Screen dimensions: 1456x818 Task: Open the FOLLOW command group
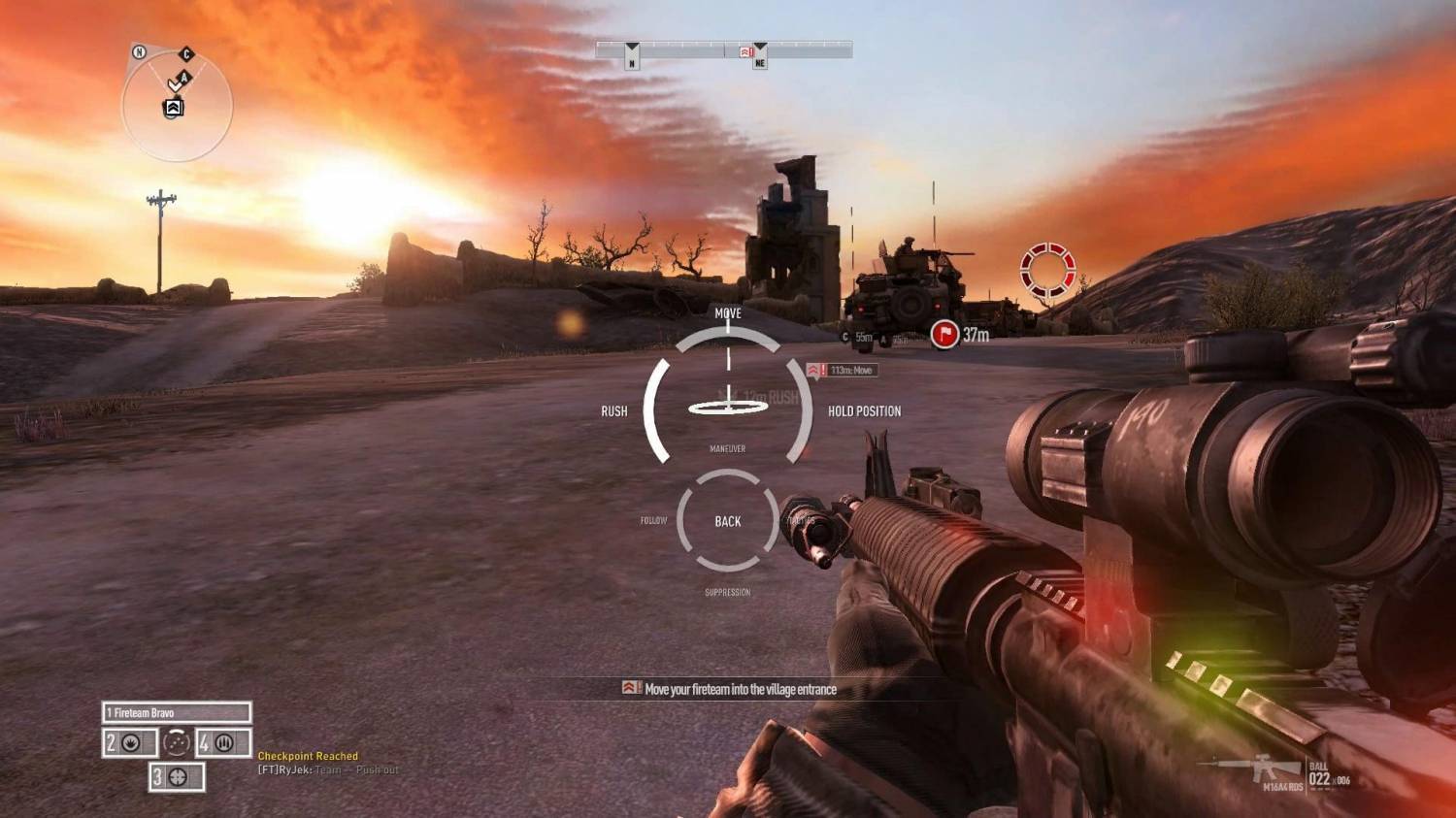tap(653, 521)
